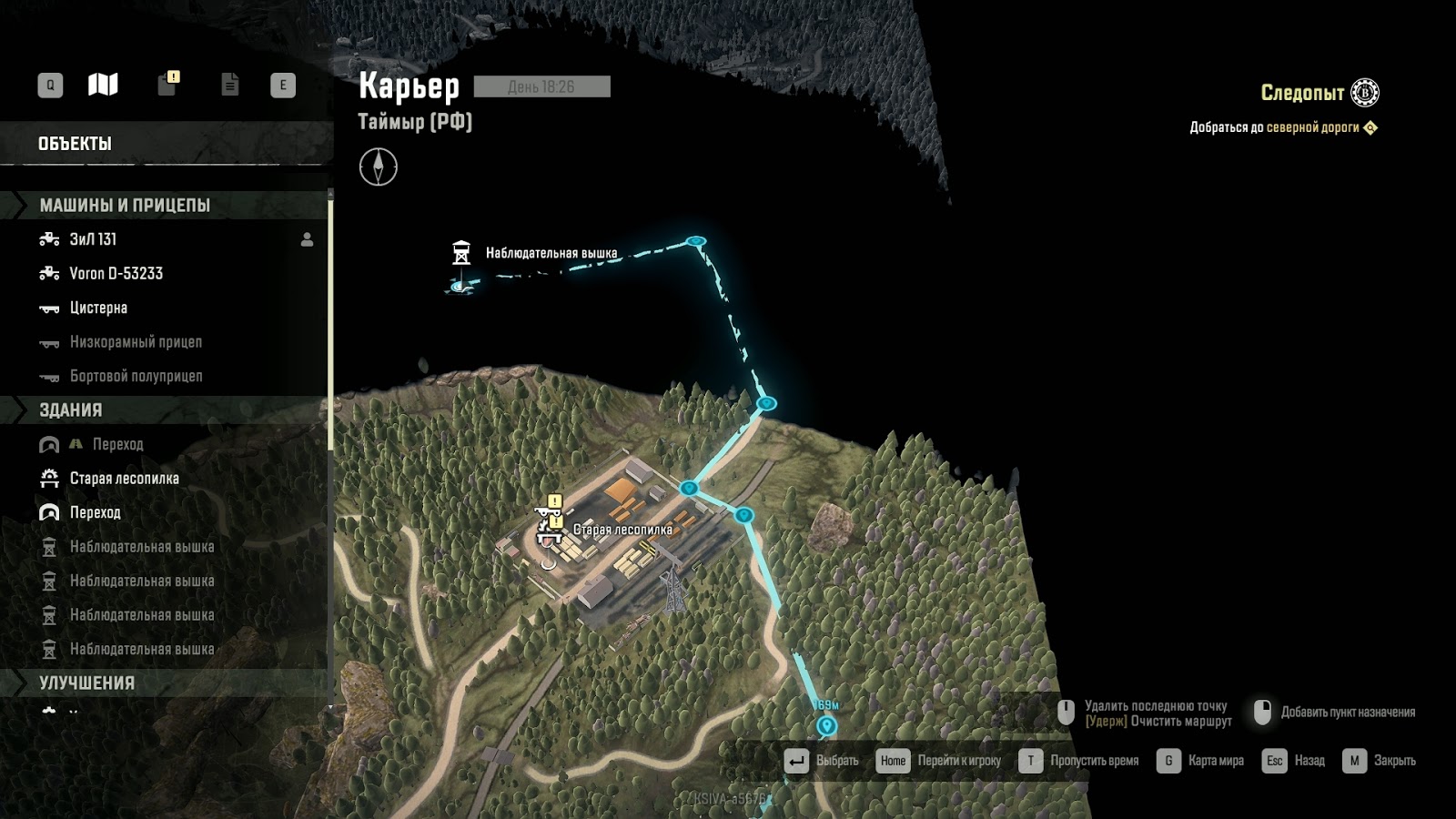Select Voron D-53233 truck entry

point(116,273)
